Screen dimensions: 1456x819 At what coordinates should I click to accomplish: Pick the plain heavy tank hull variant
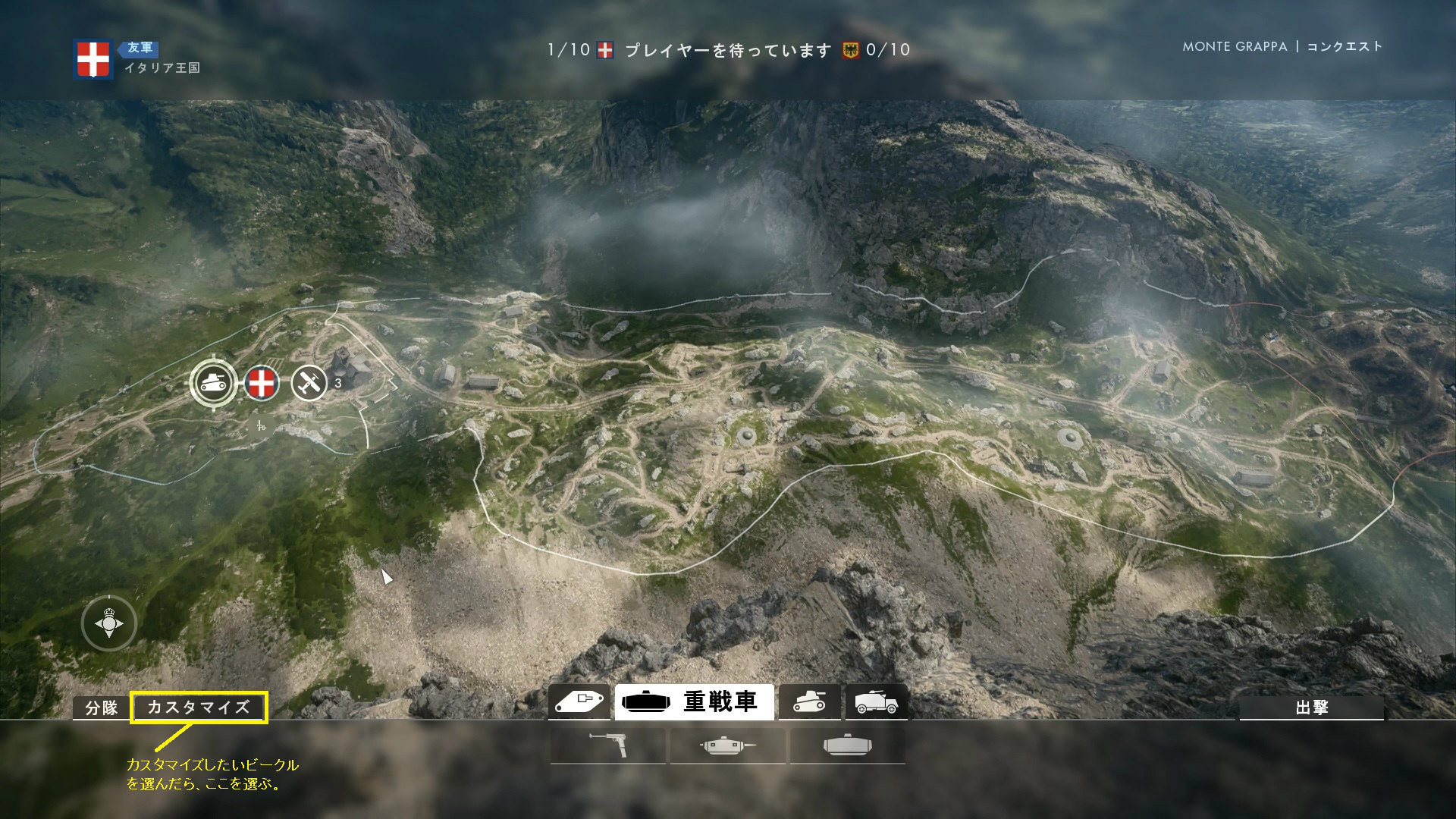[x=847, y=746]
